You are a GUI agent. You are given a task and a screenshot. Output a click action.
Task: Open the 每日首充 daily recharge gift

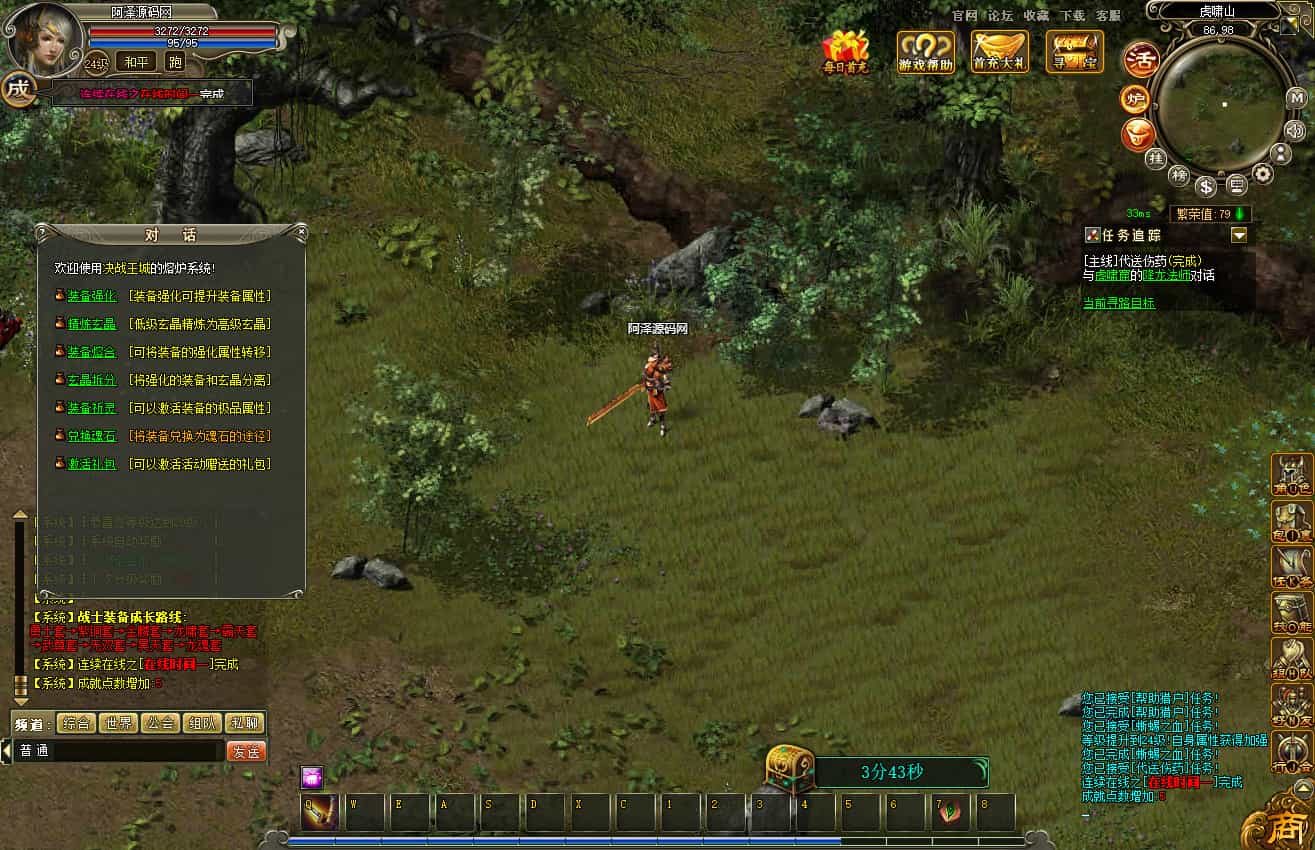(x=846, y=51)
